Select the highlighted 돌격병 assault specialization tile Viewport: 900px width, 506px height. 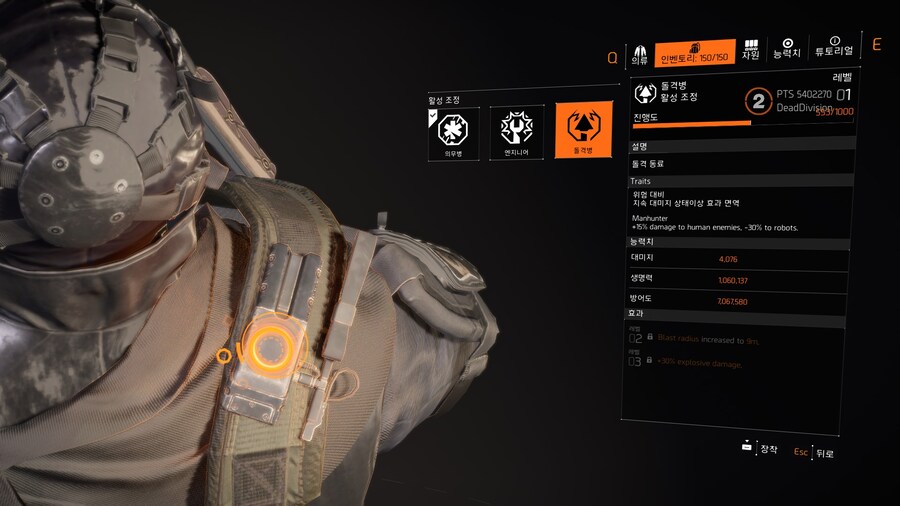click(583, 130)
